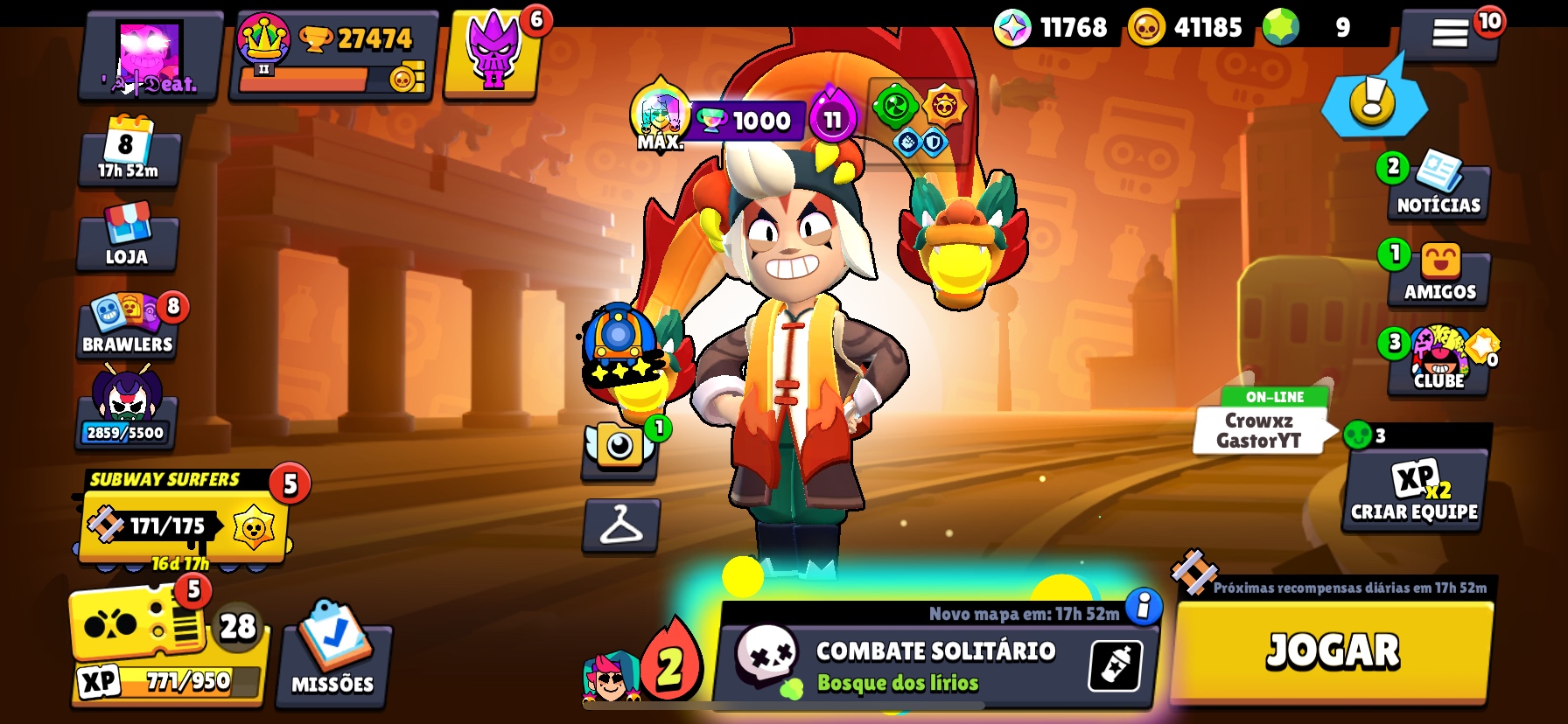Tap the yellow JOGAR play button
Viewport: 1568px width, 724px height.
coord(1332,651)
